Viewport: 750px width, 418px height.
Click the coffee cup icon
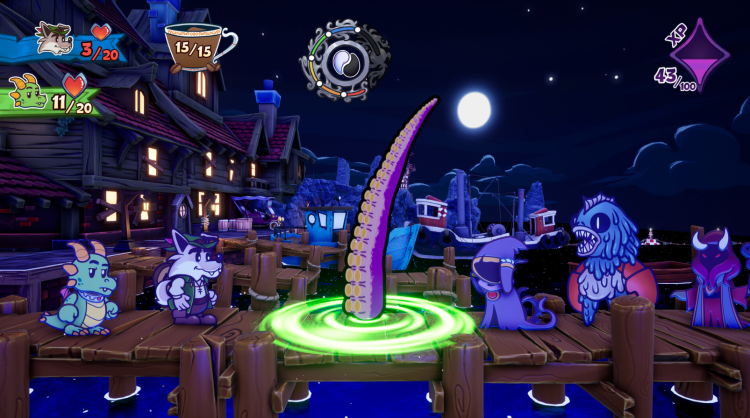tap(198, 47)
